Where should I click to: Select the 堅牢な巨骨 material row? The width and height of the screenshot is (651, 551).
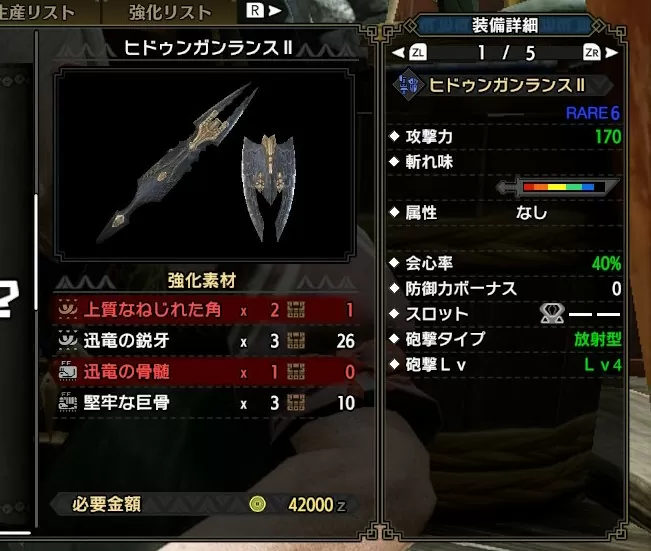(x=207, y=403)
